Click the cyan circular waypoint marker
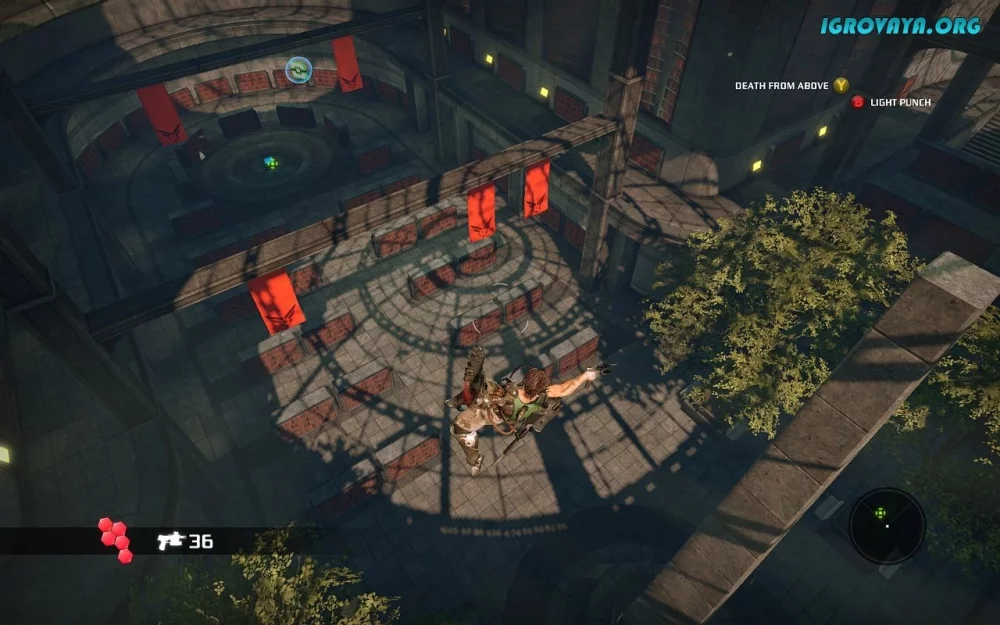The height and width of the screenshot is (625, 1000). 298,69
